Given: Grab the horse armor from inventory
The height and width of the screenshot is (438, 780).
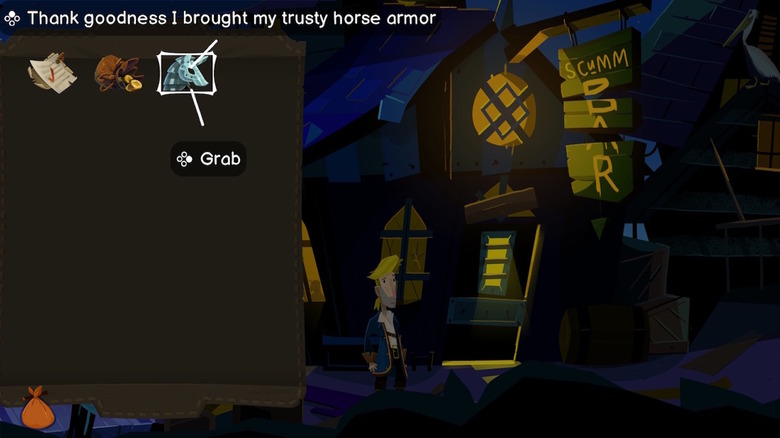Looking at the screenshot, I should (184, 74).
